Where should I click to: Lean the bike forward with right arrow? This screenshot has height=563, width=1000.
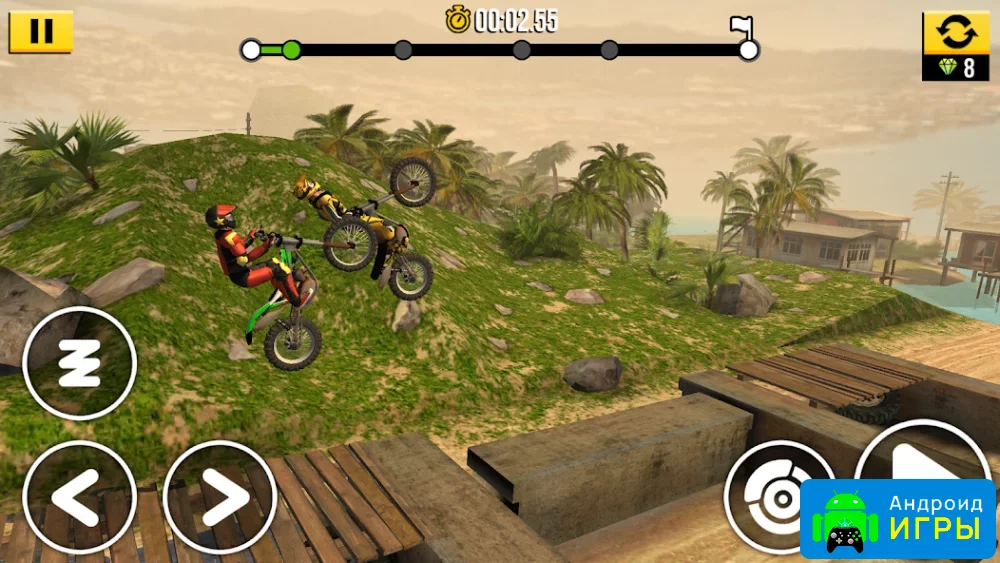point(219,497)
